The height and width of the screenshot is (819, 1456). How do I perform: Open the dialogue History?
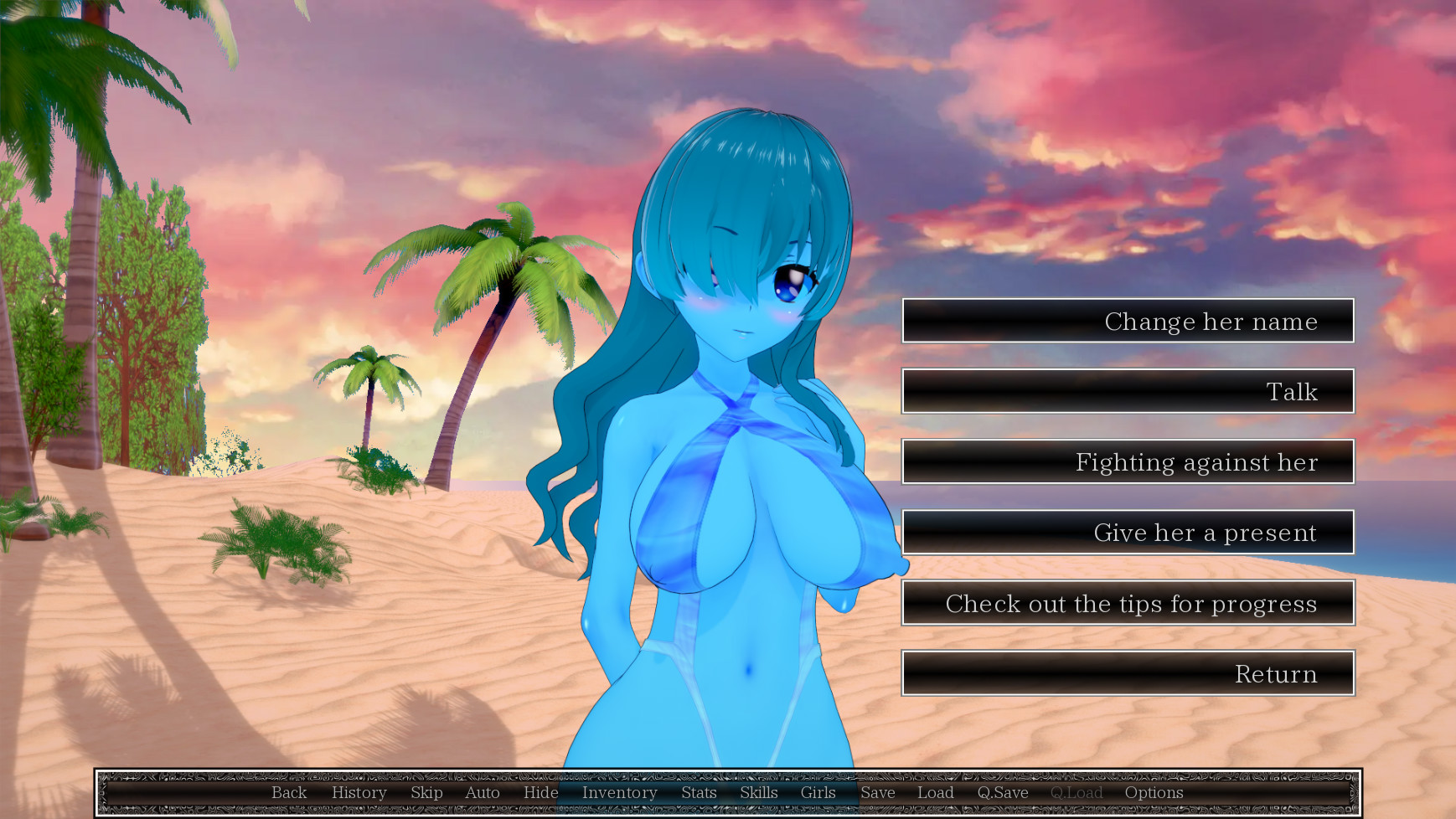tap(359, 793)
